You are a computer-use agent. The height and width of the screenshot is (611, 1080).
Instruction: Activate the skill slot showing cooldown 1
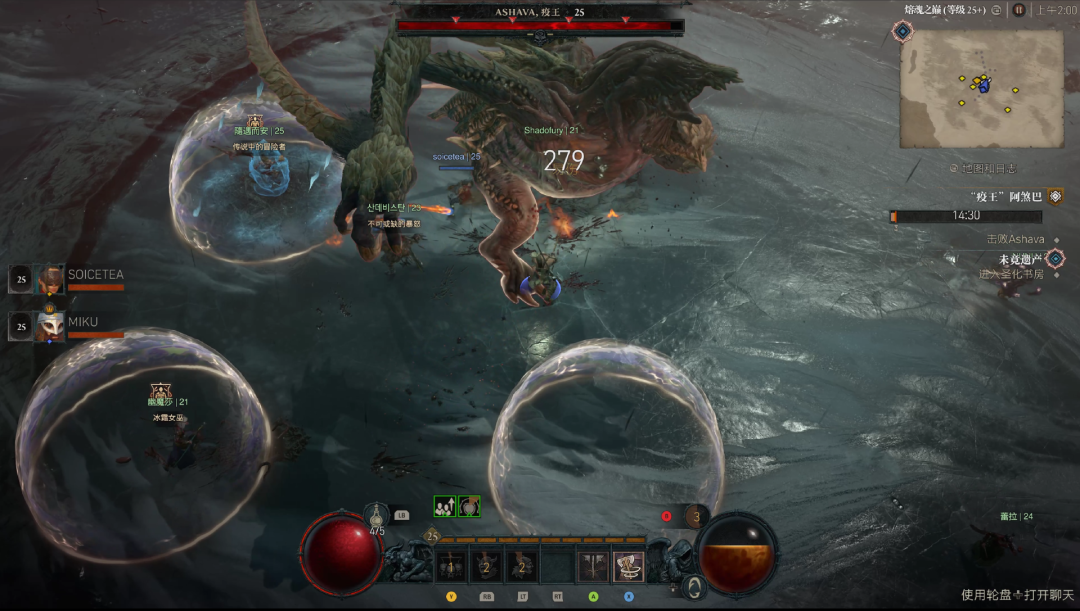click(x=450, y=567)
